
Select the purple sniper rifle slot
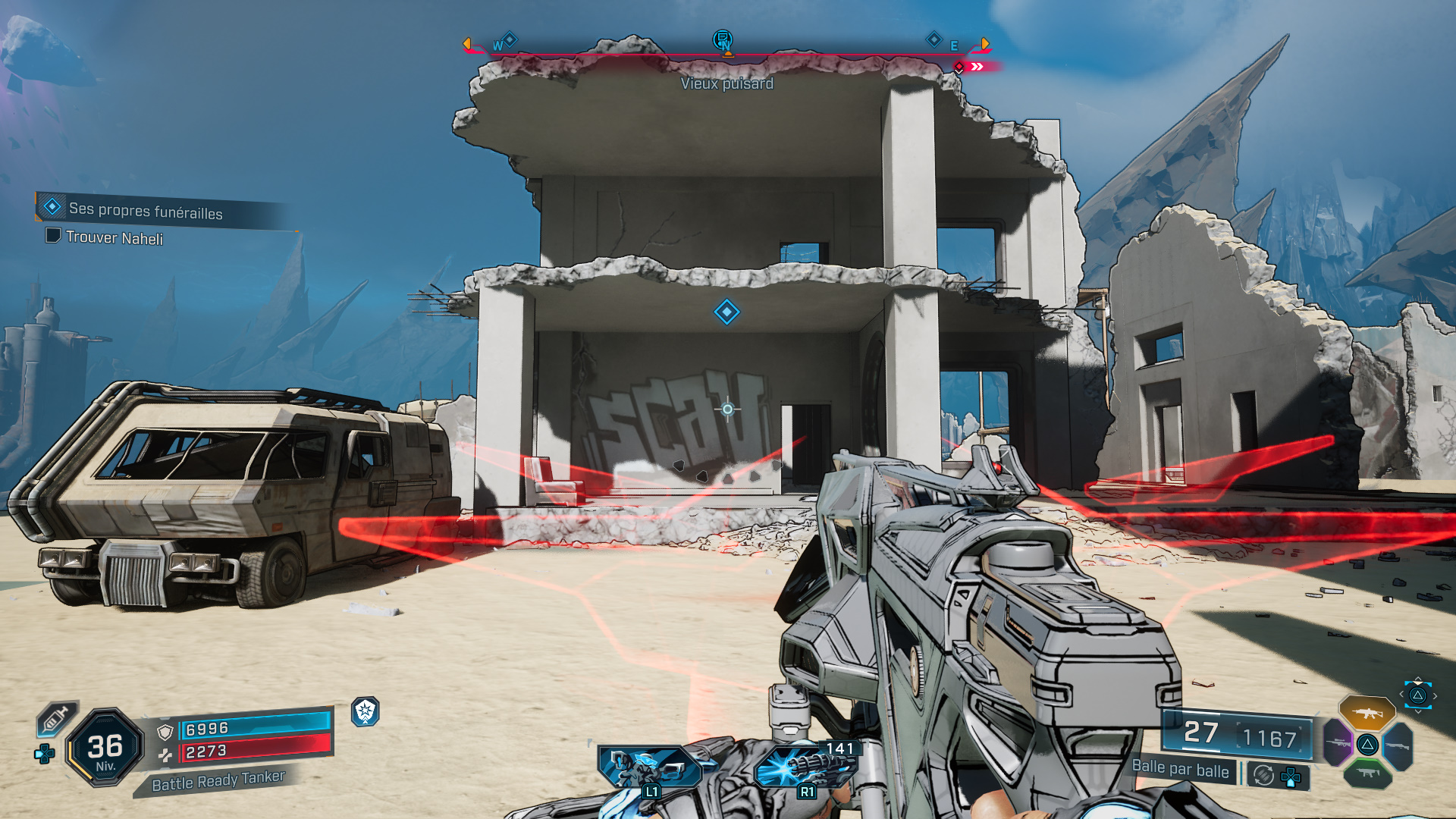pos(1337,743)
